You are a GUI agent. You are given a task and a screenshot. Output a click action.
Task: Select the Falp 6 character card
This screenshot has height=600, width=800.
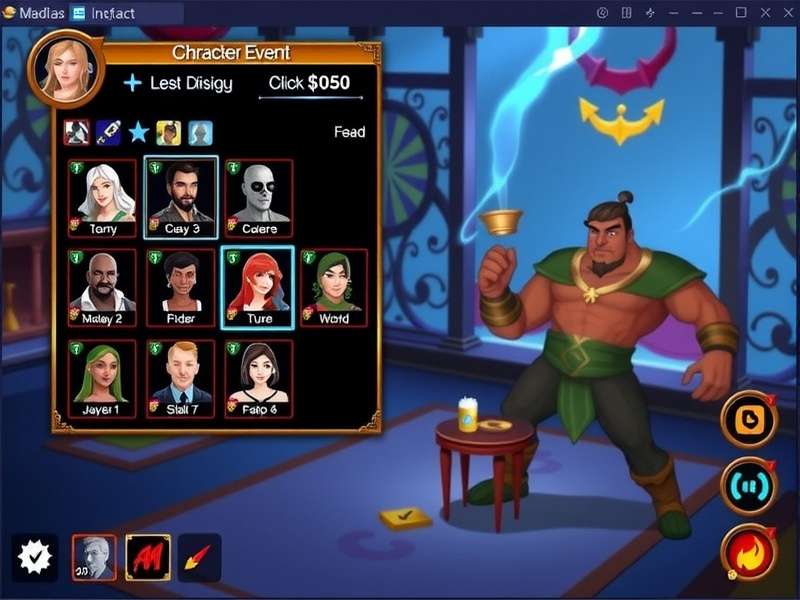[258, 378]
